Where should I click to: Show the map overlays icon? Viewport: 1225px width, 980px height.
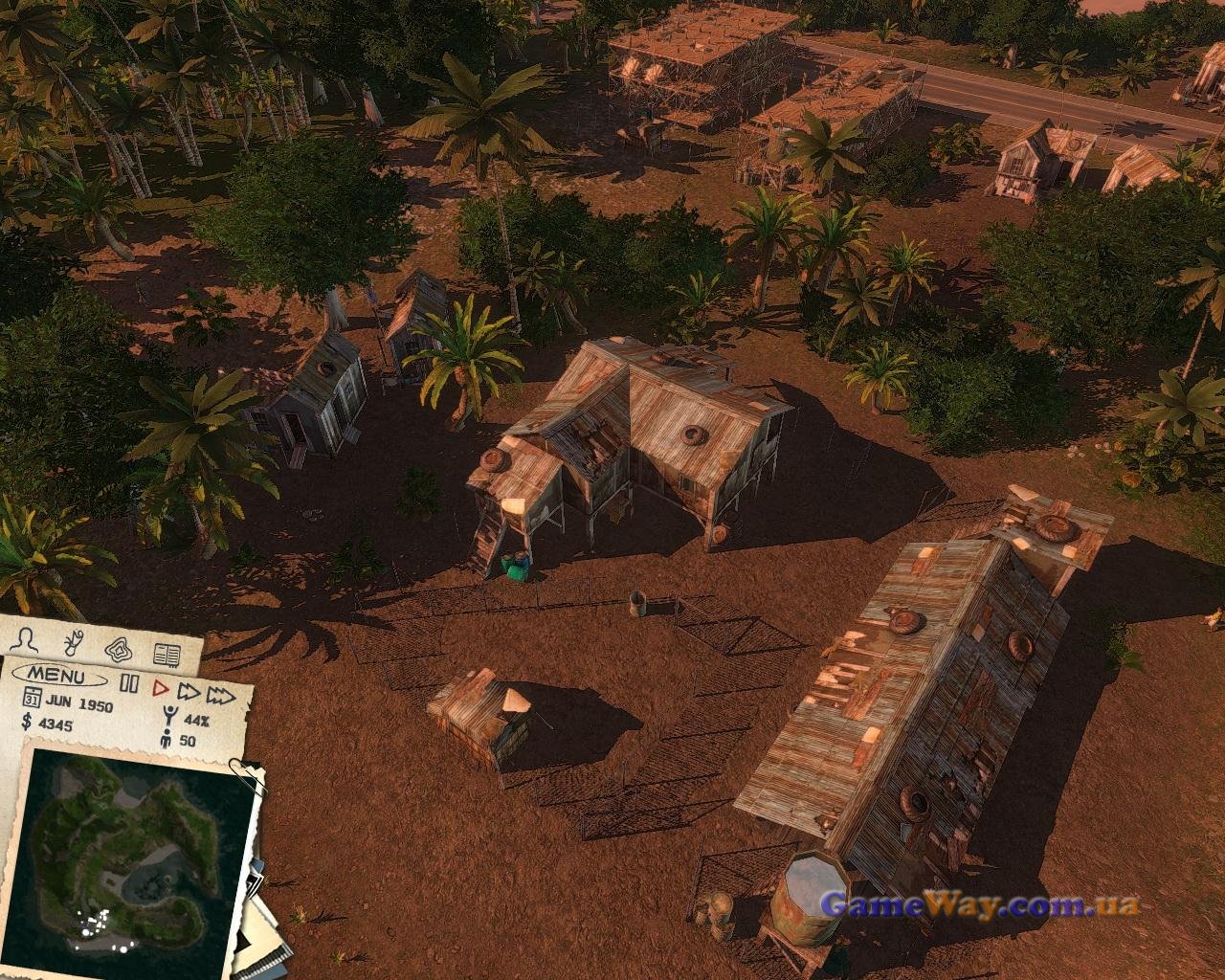pos(119,650)
